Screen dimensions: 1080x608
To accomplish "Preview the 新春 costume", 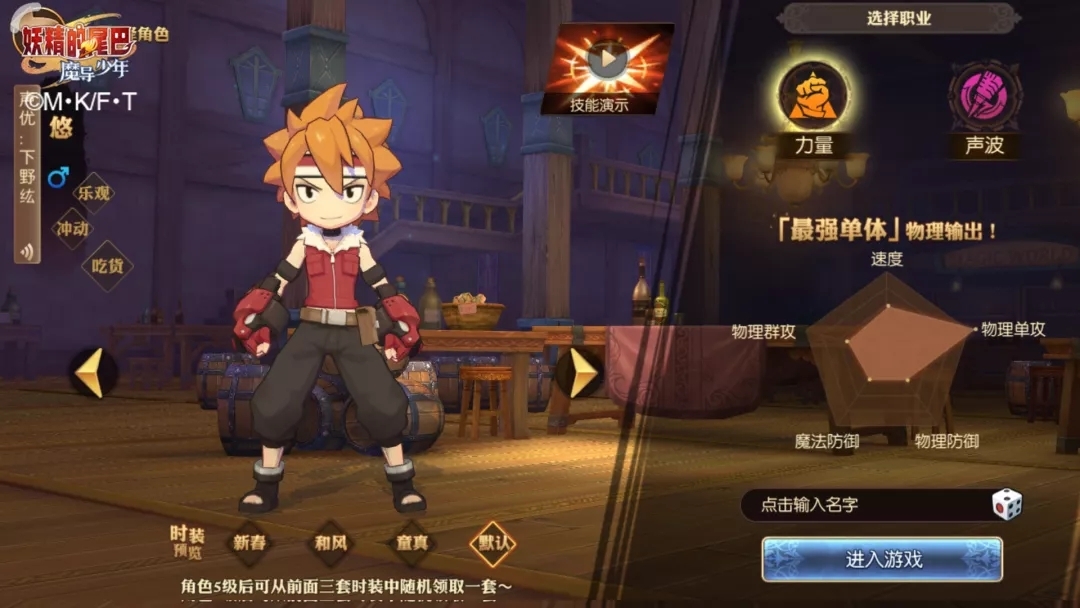I will (x=249, y=543).
